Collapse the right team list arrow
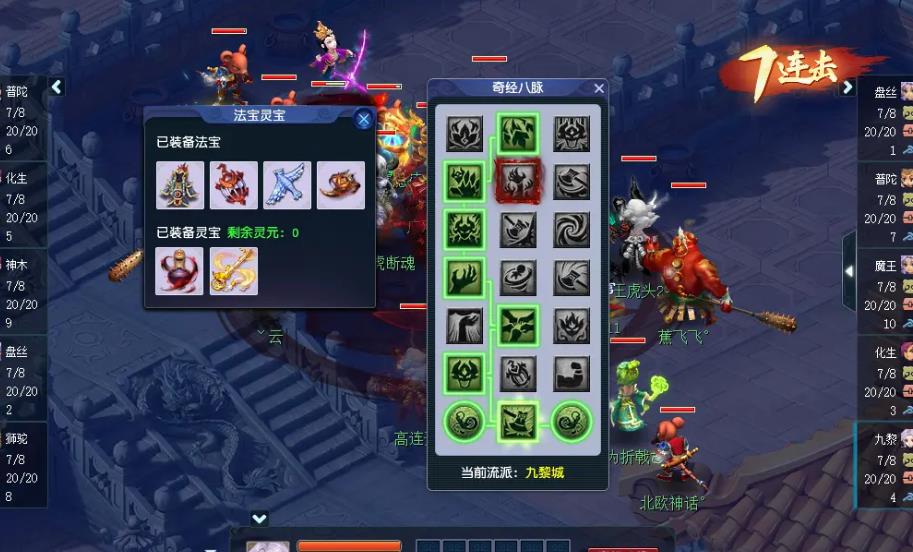The width and height of the screenshot is (913, 552). tap(848, 87)
